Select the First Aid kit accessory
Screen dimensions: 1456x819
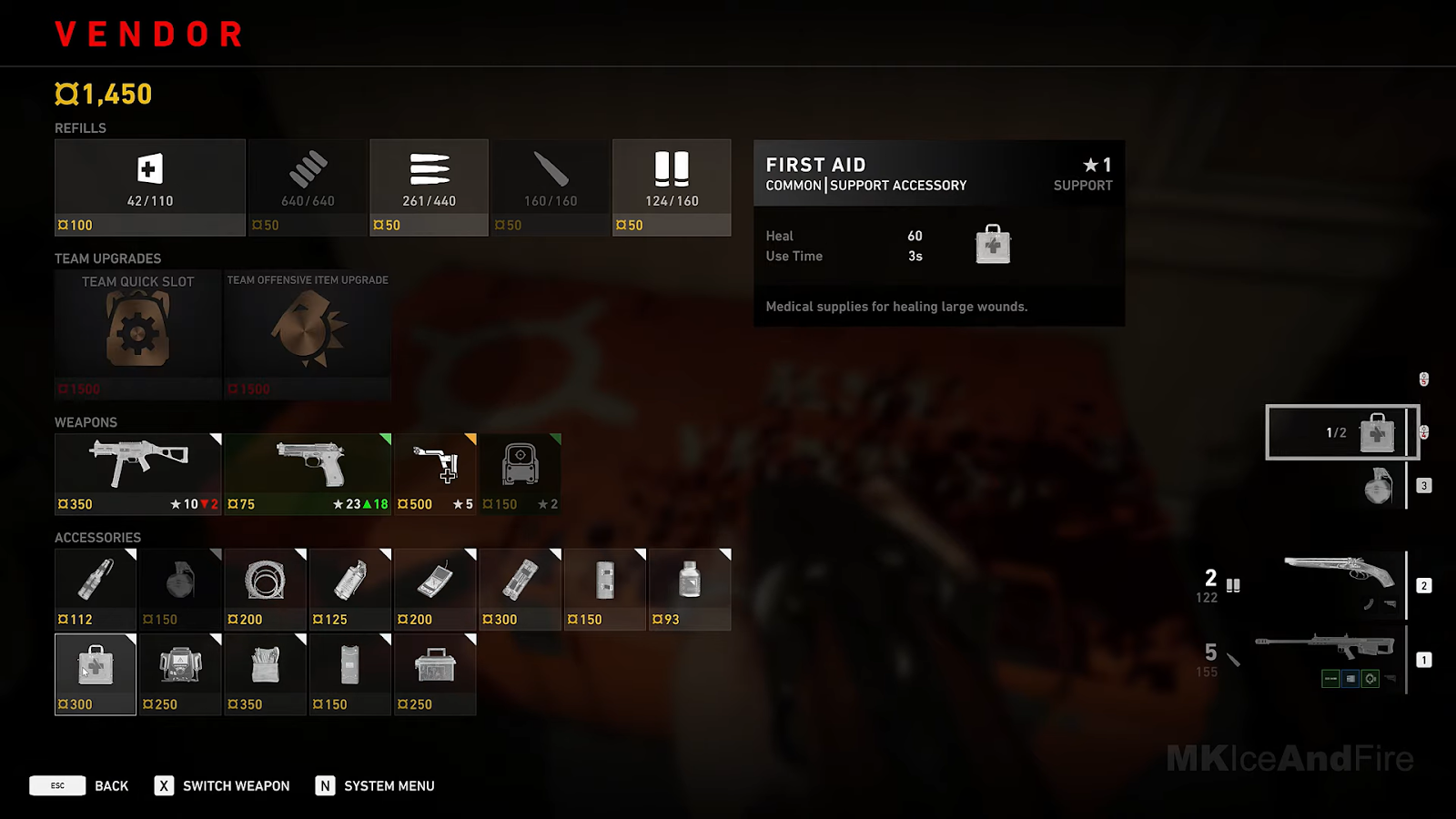tap(95, 673)
